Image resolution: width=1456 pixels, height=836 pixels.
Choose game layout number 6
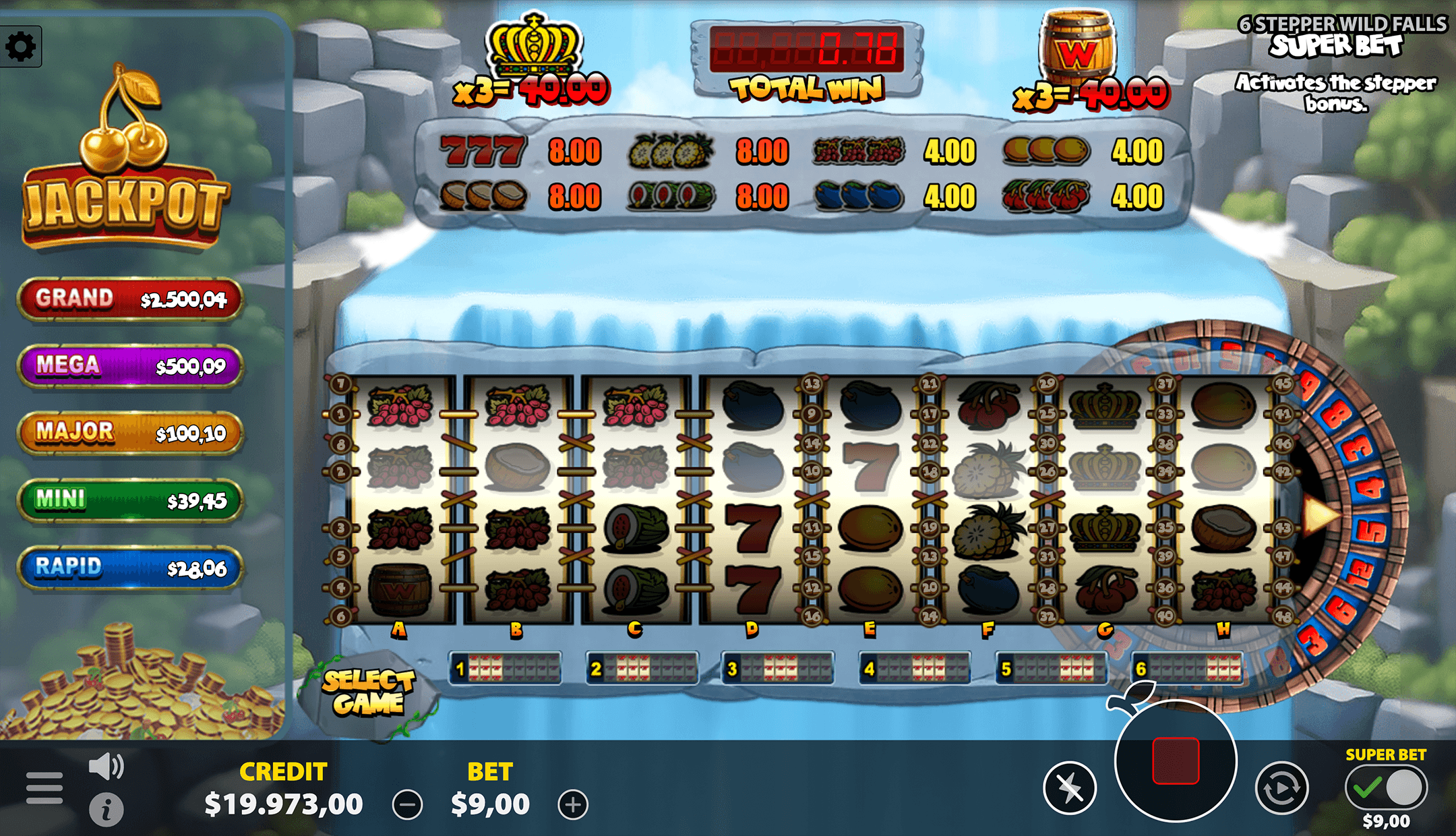(x=1188, y=669)
